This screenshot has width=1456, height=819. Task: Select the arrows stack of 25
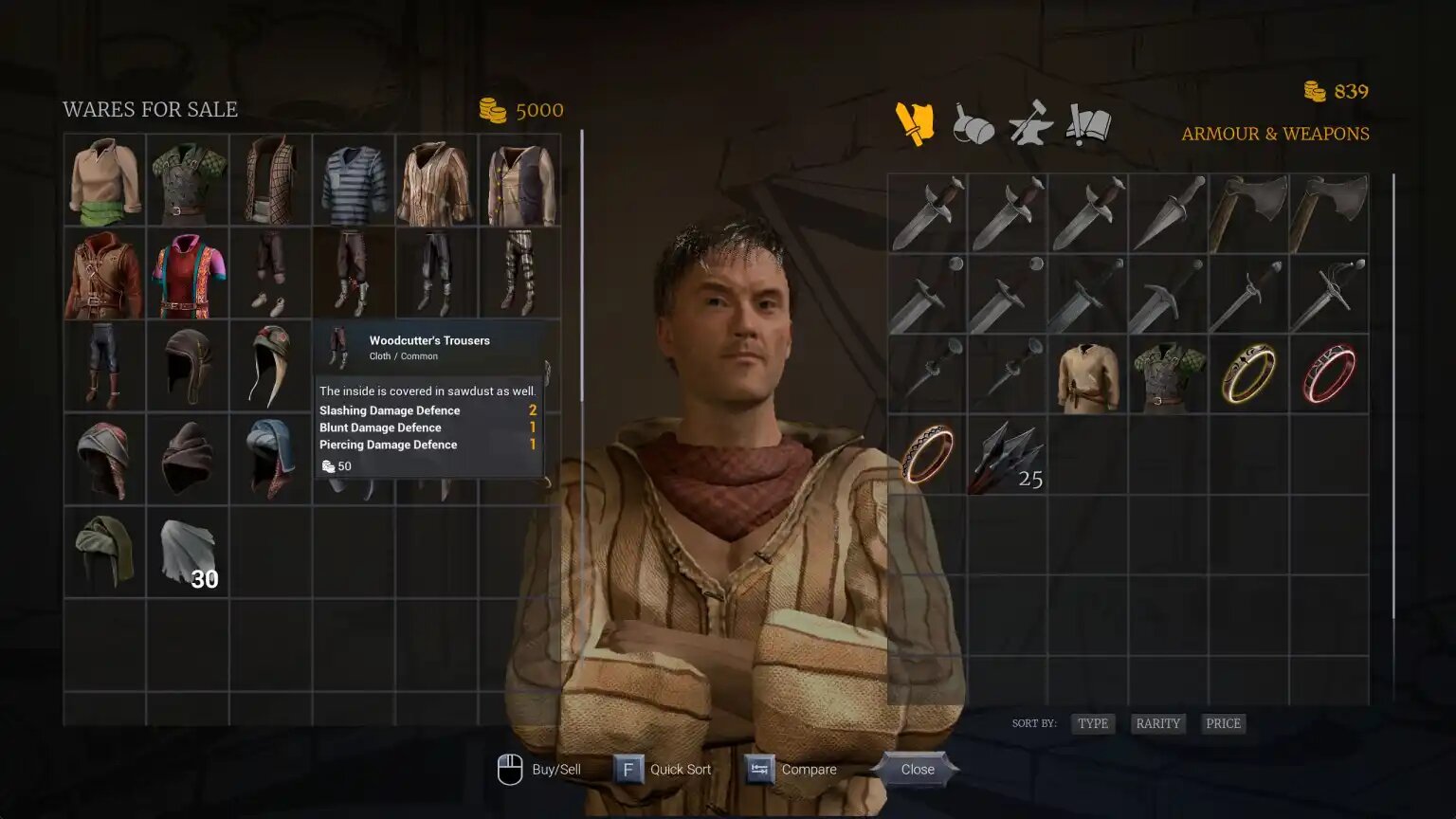(1007, 456)
